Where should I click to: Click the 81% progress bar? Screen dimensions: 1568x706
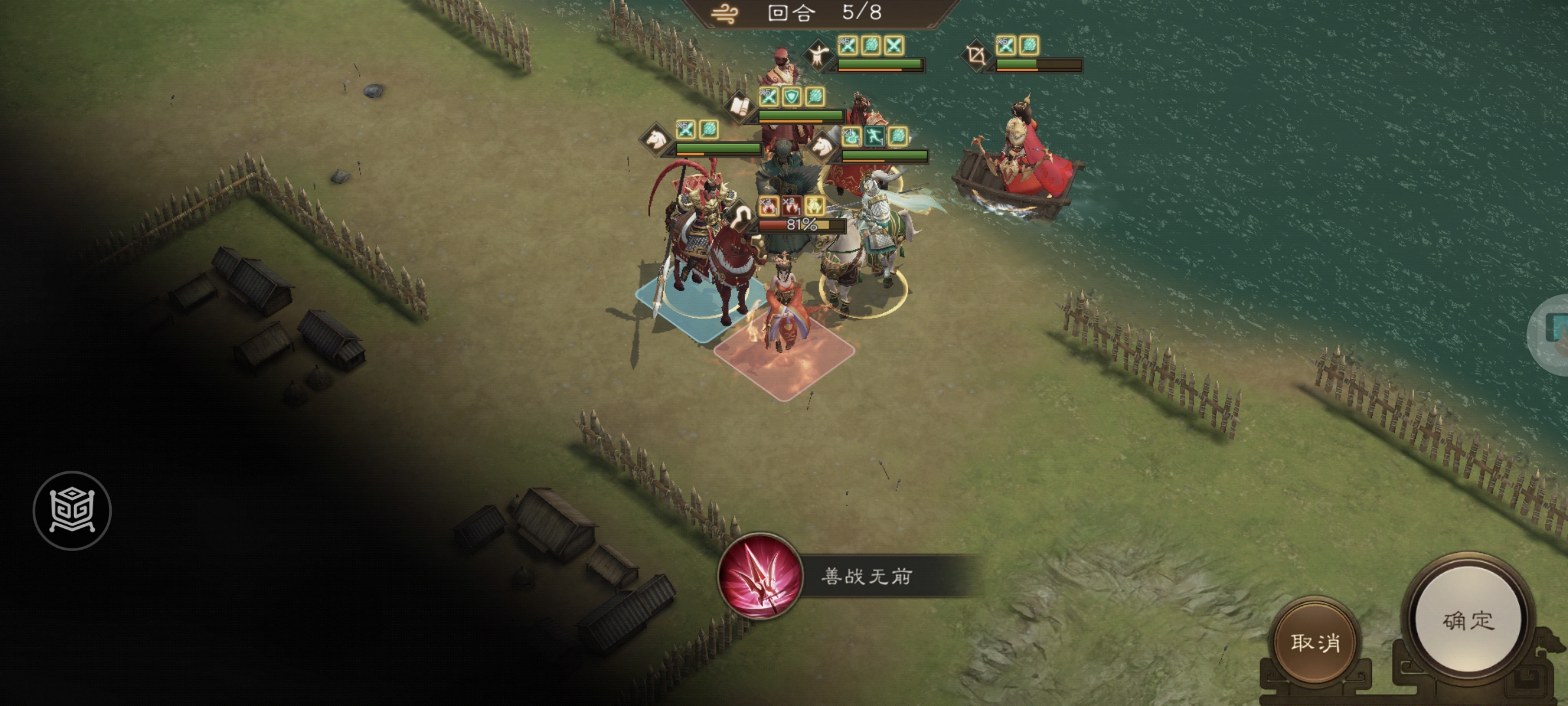(800, 225)
